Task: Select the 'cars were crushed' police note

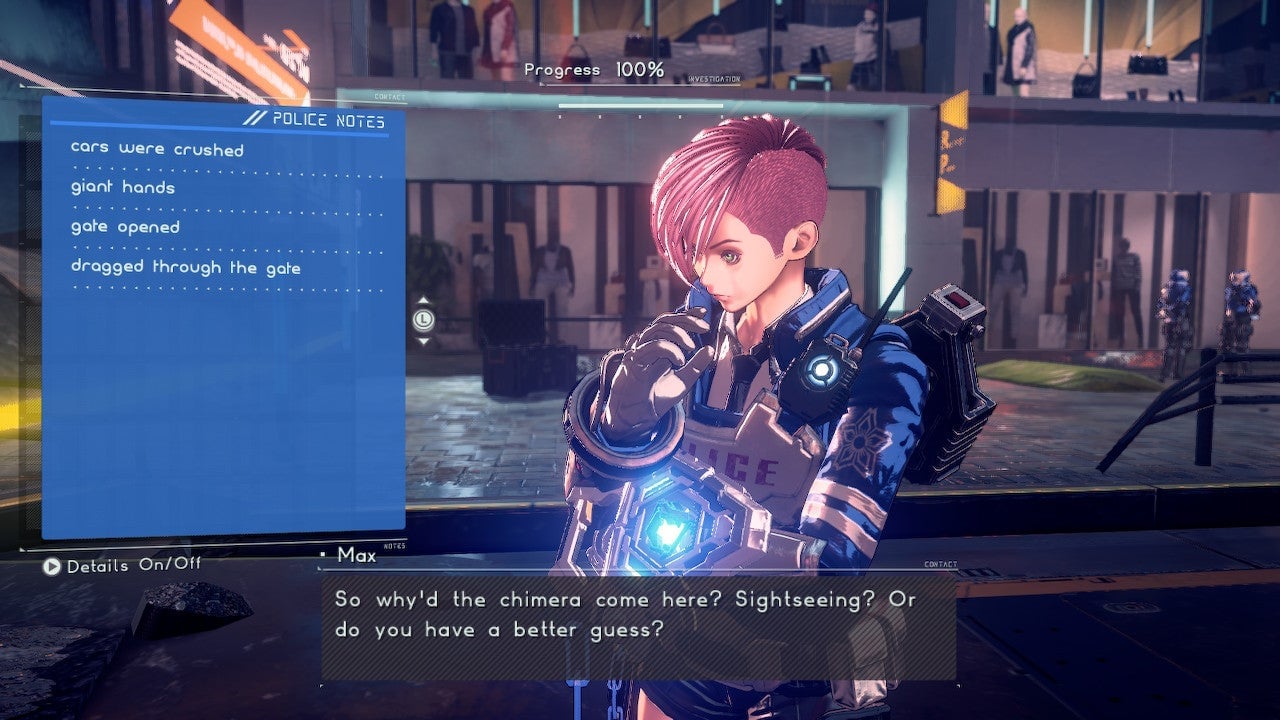Action: [x=157, y=150]
